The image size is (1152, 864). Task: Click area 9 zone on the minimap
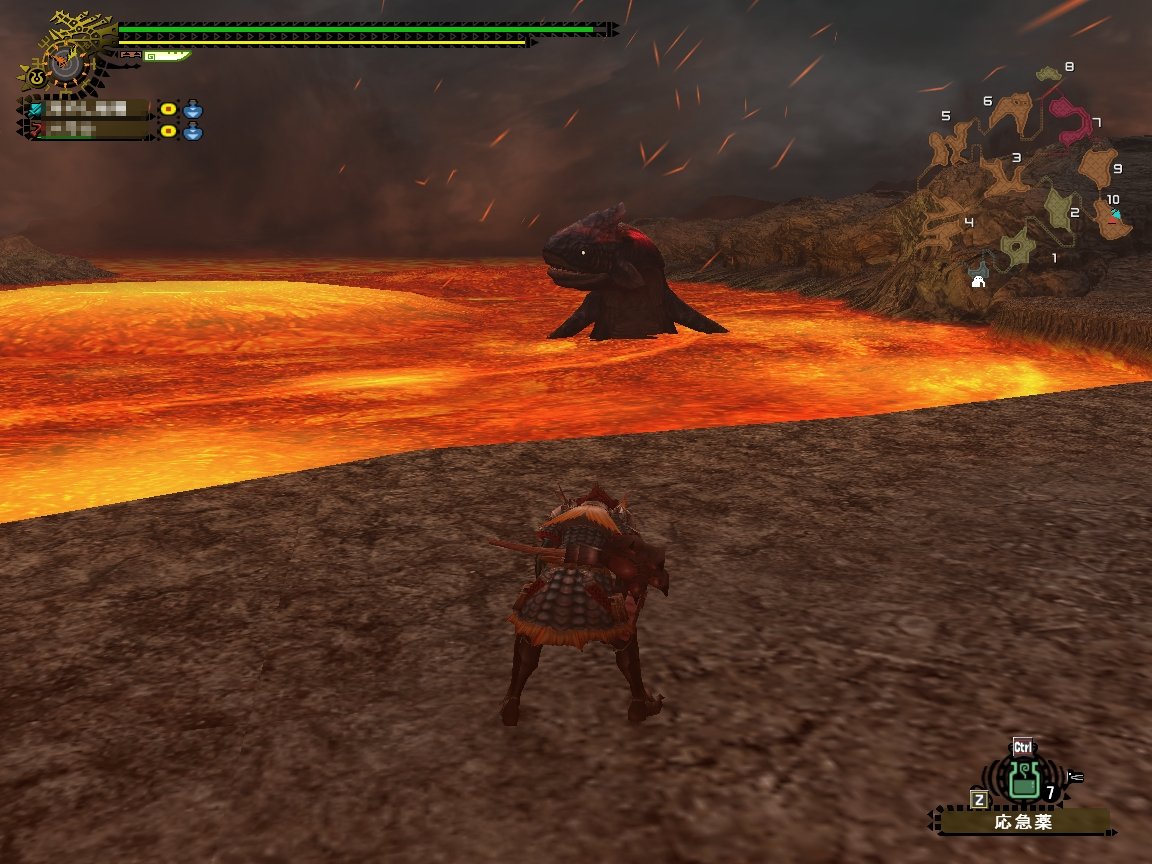pyautogui.click(x=1098, y=166)
